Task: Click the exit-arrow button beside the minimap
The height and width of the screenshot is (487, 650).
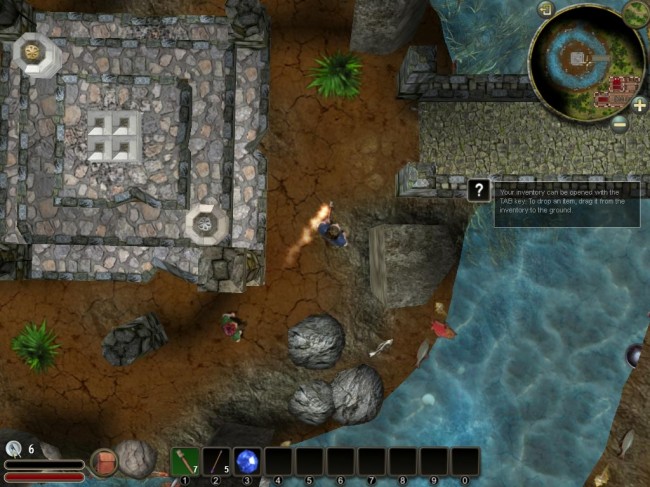Action: tap(545, 10)
